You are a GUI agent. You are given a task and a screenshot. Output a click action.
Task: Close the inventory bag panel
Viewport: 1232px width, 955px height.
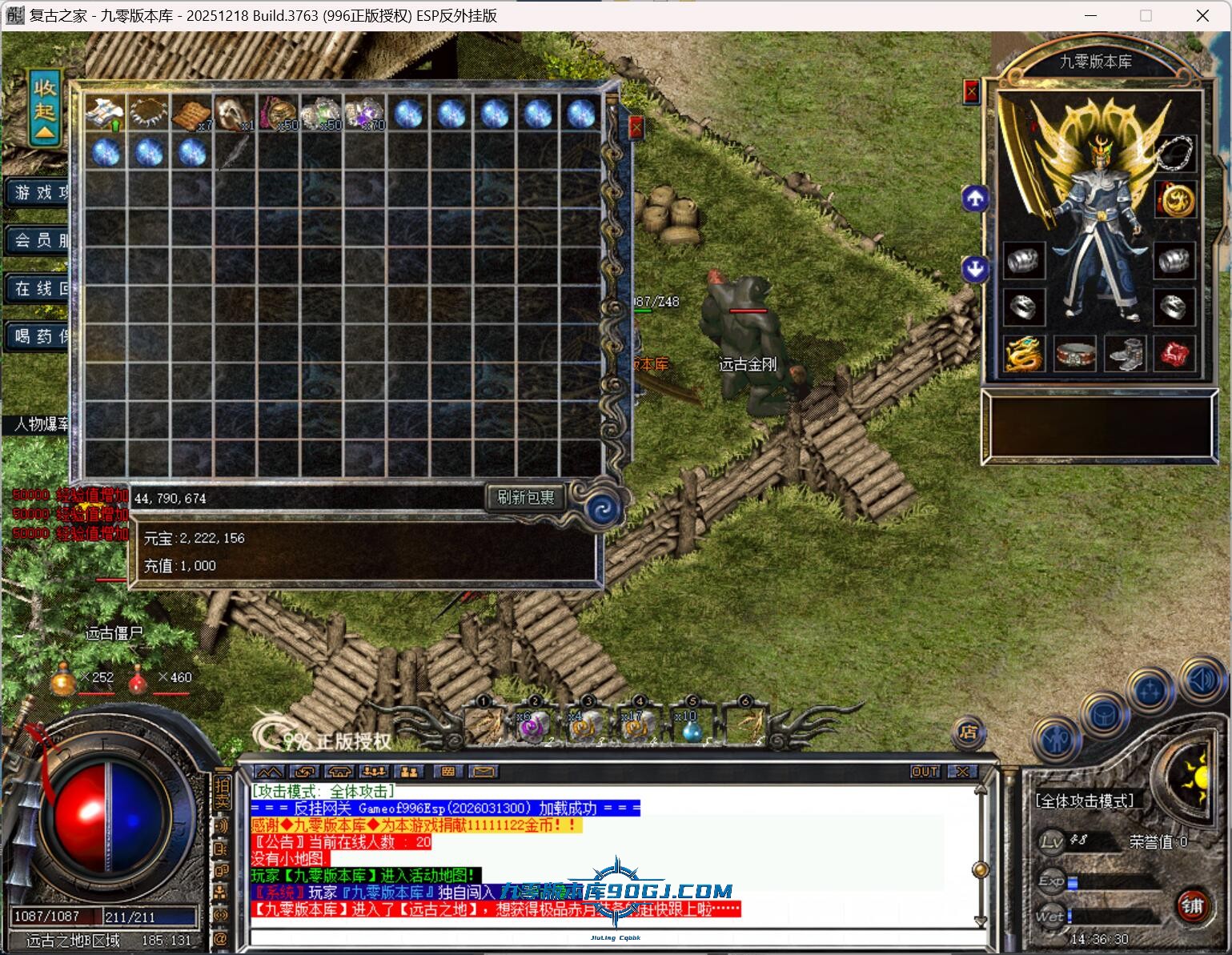(x=636, y=126)
